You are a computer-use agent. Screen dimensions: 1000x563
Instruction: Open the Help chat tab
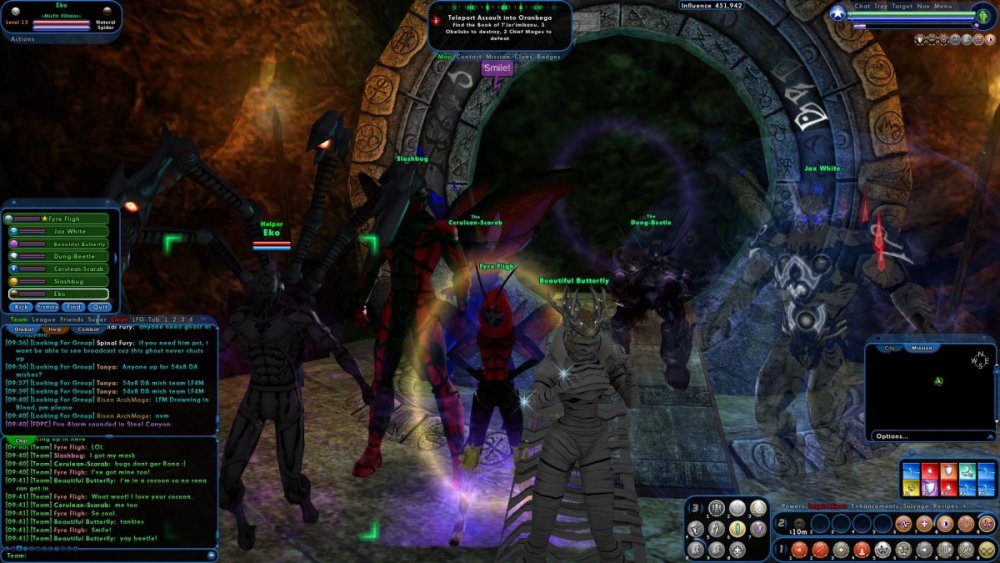pyautogui.click(x=56, y=329)
